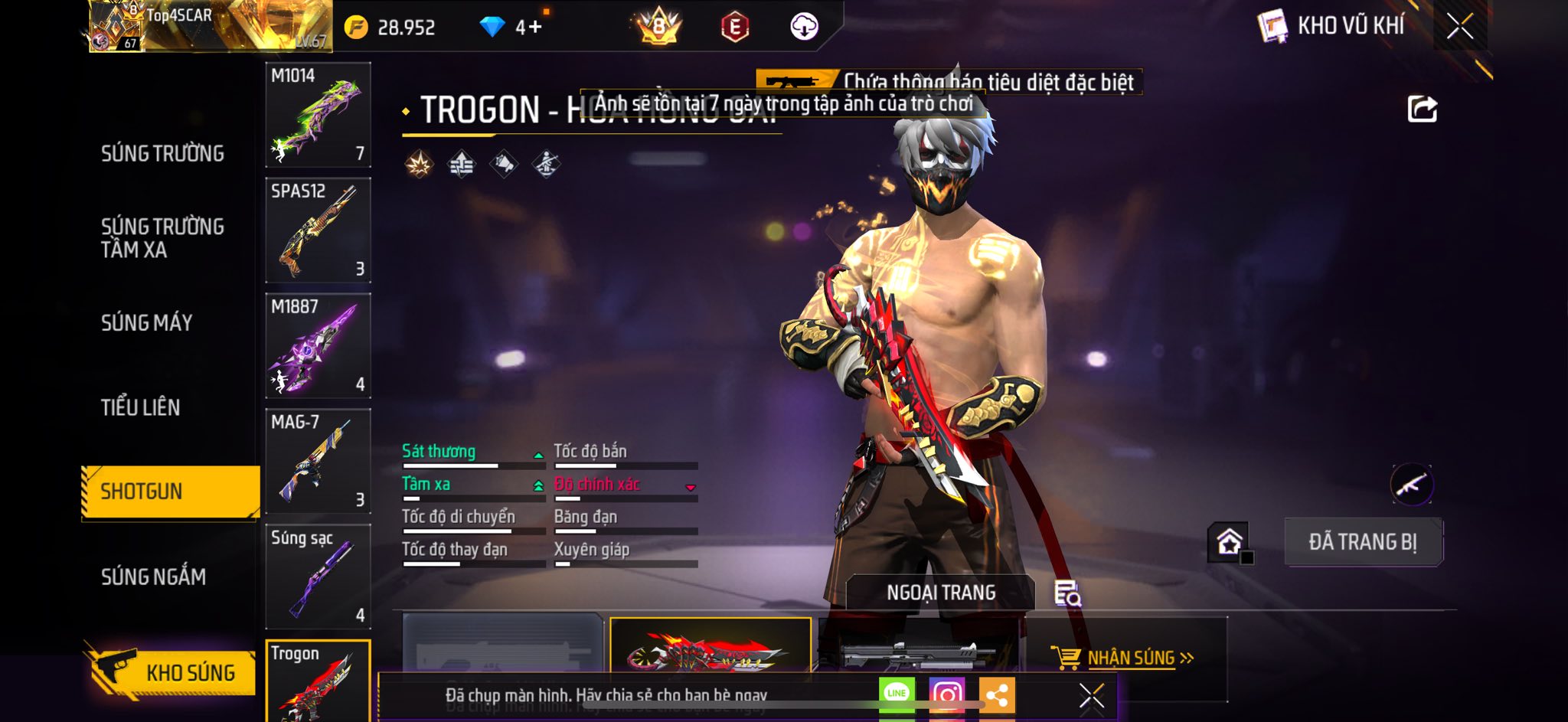Click the share arrow icon

tap(1422, 109)
